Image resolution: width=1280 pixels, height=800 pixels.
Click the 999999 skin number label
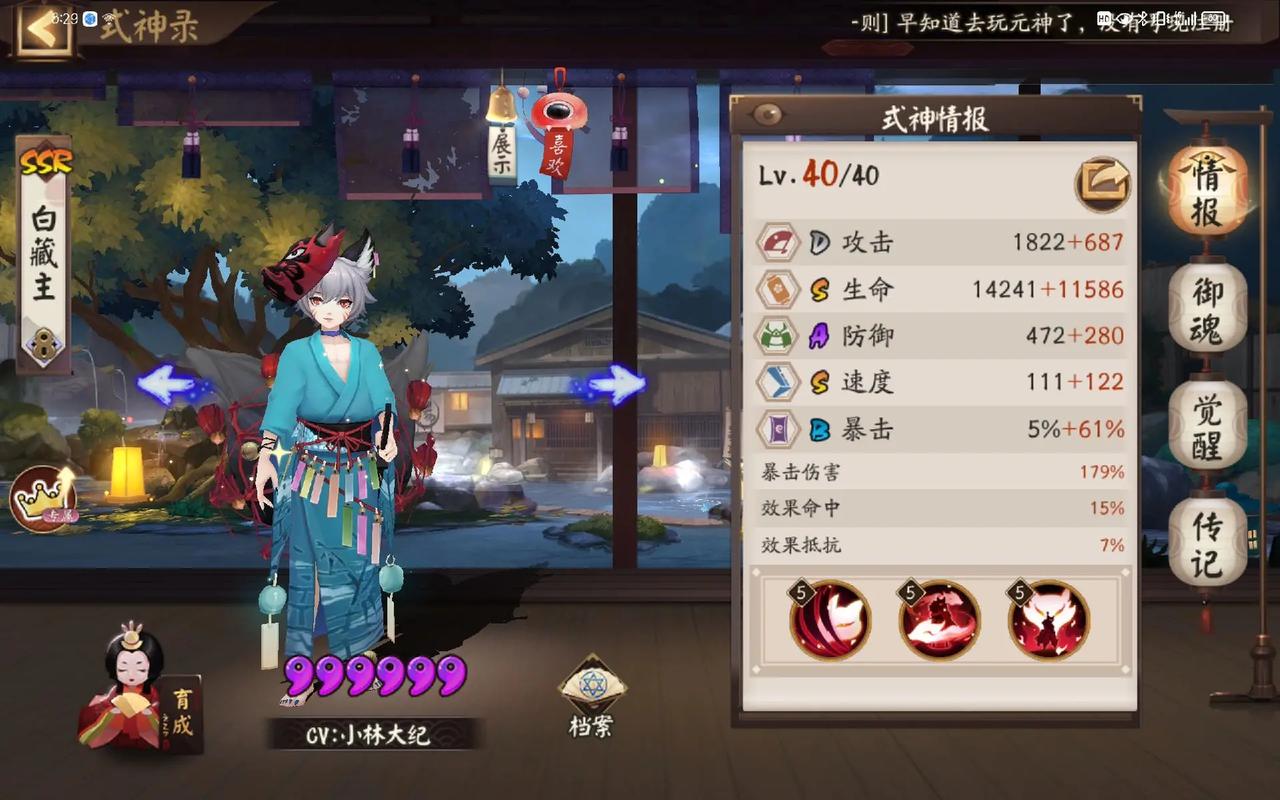coord(375,676)
